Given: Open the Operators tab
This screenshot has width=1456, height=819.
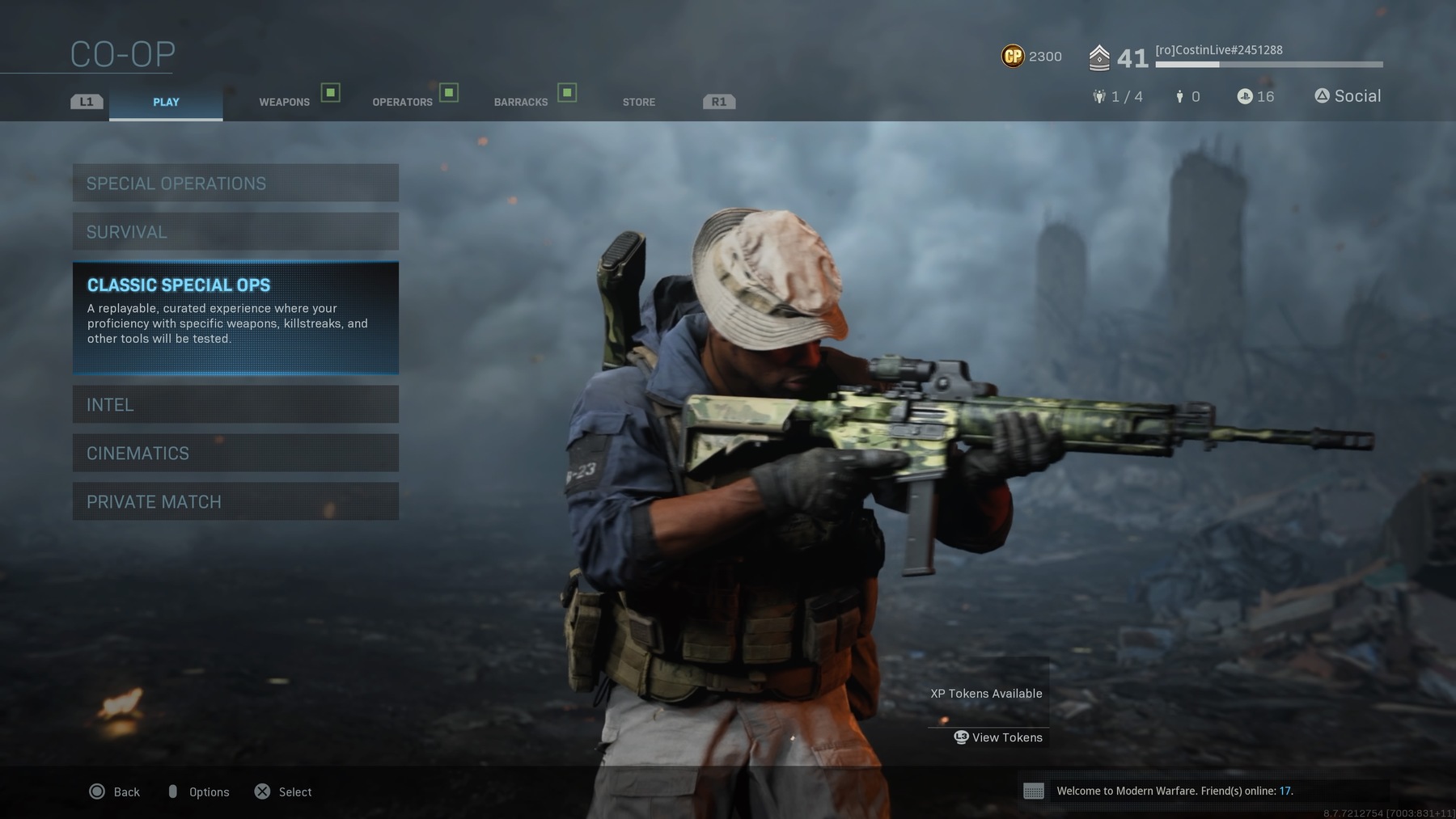Looking at the screenshot, I should tap(403, 102).
